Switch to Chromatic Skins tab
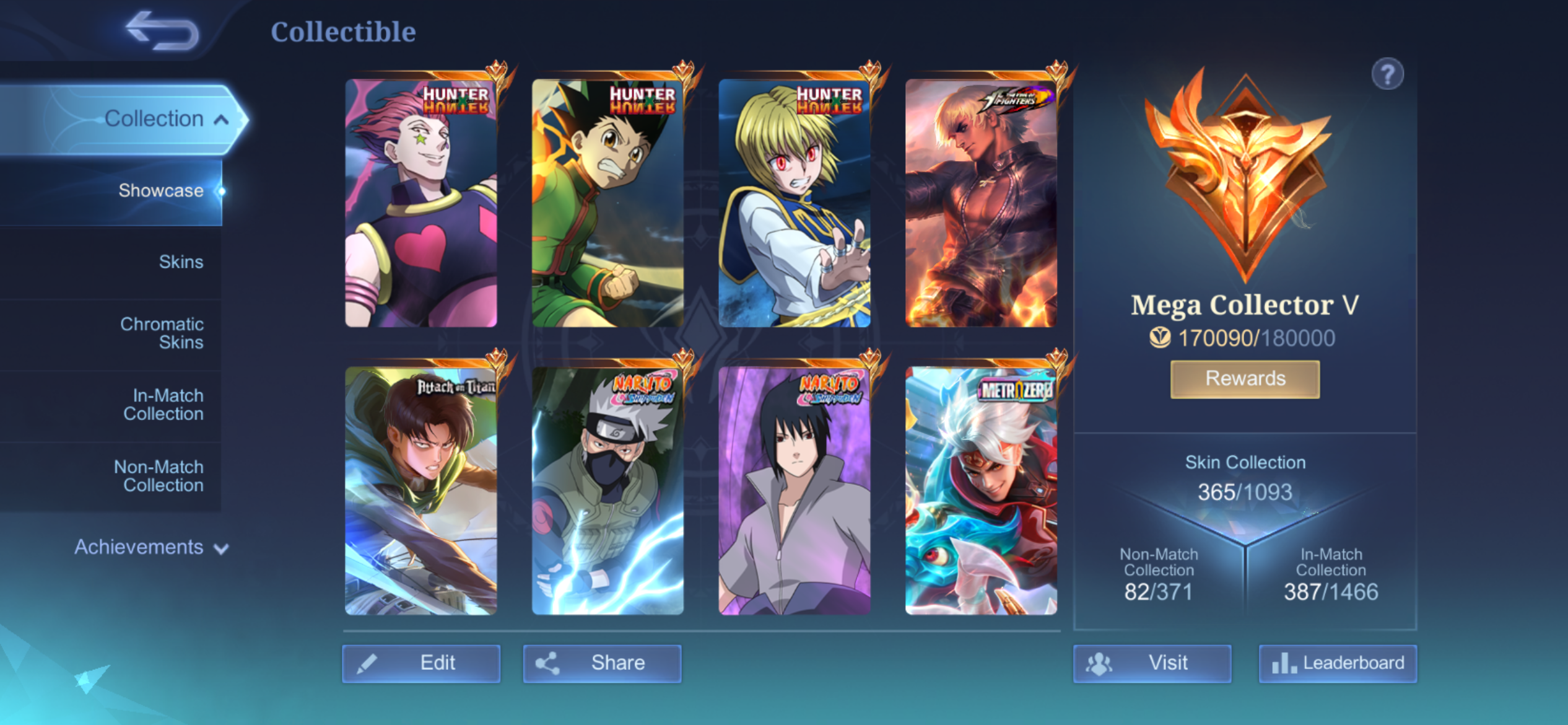The height and width of the screenshot is (725, 1568). 162,333
